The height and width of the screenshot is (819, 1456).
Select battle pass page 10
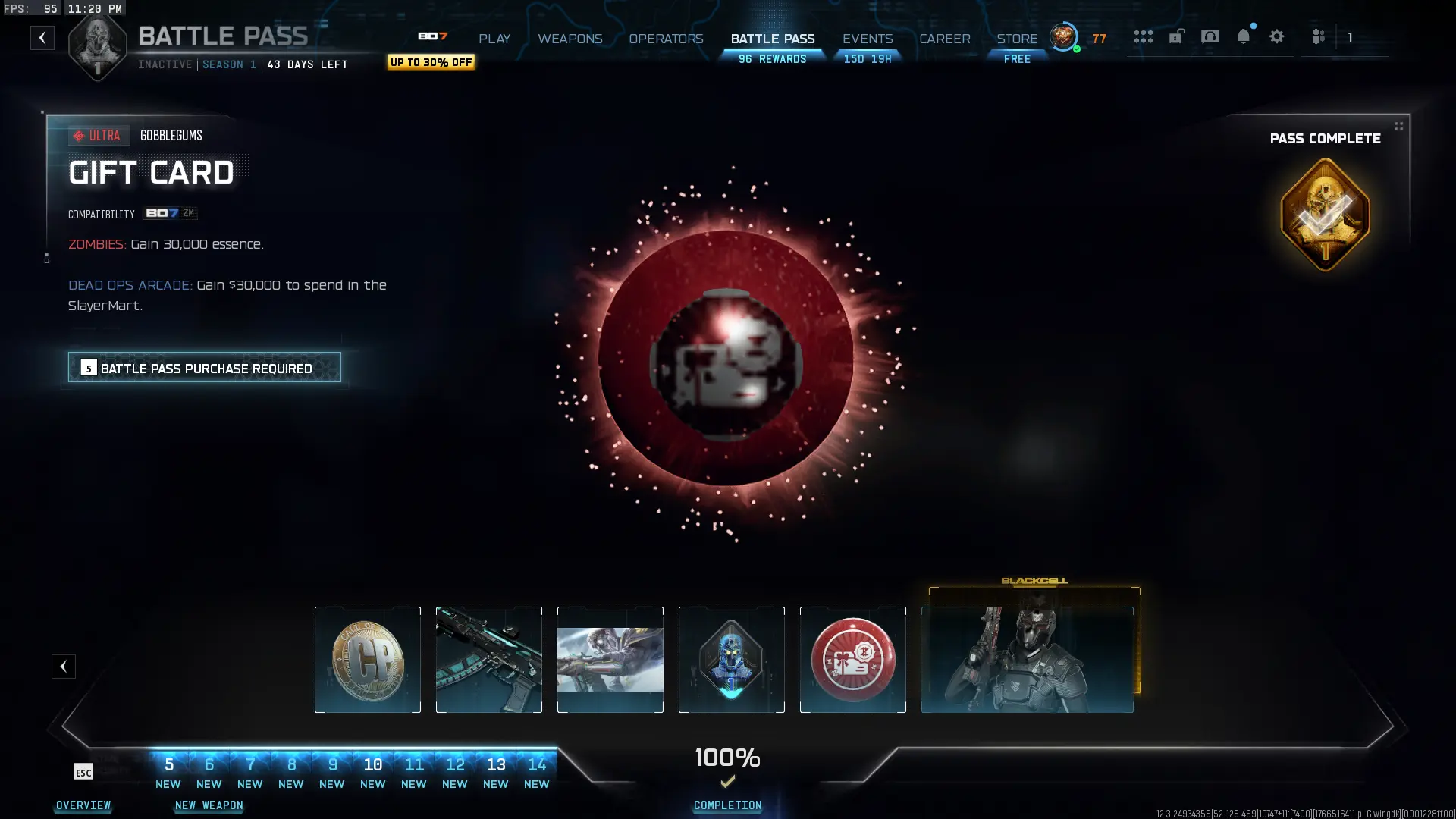[373, 764]
